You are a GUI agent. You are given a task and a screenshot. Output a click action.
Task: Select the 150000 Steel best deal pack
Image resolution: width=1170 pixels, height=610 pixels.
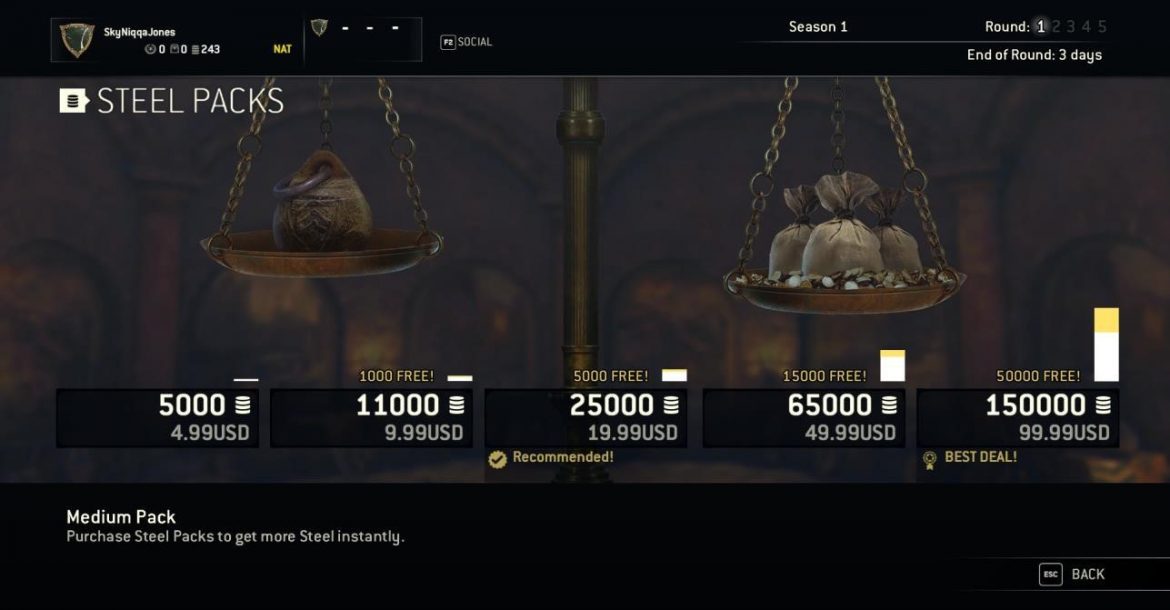point(1017,418)
